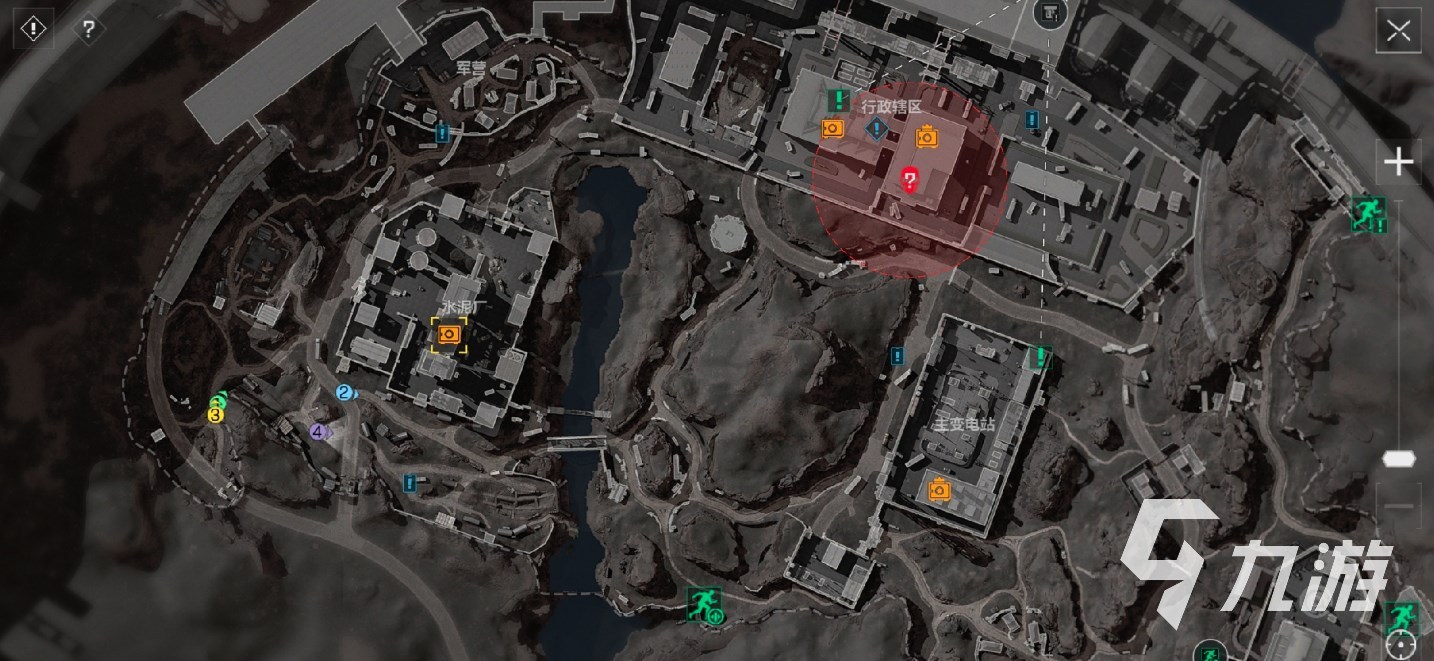Select yellow teammate marker number 3
This screenshot has height=661, width=1434.
[x=215, y=413]
